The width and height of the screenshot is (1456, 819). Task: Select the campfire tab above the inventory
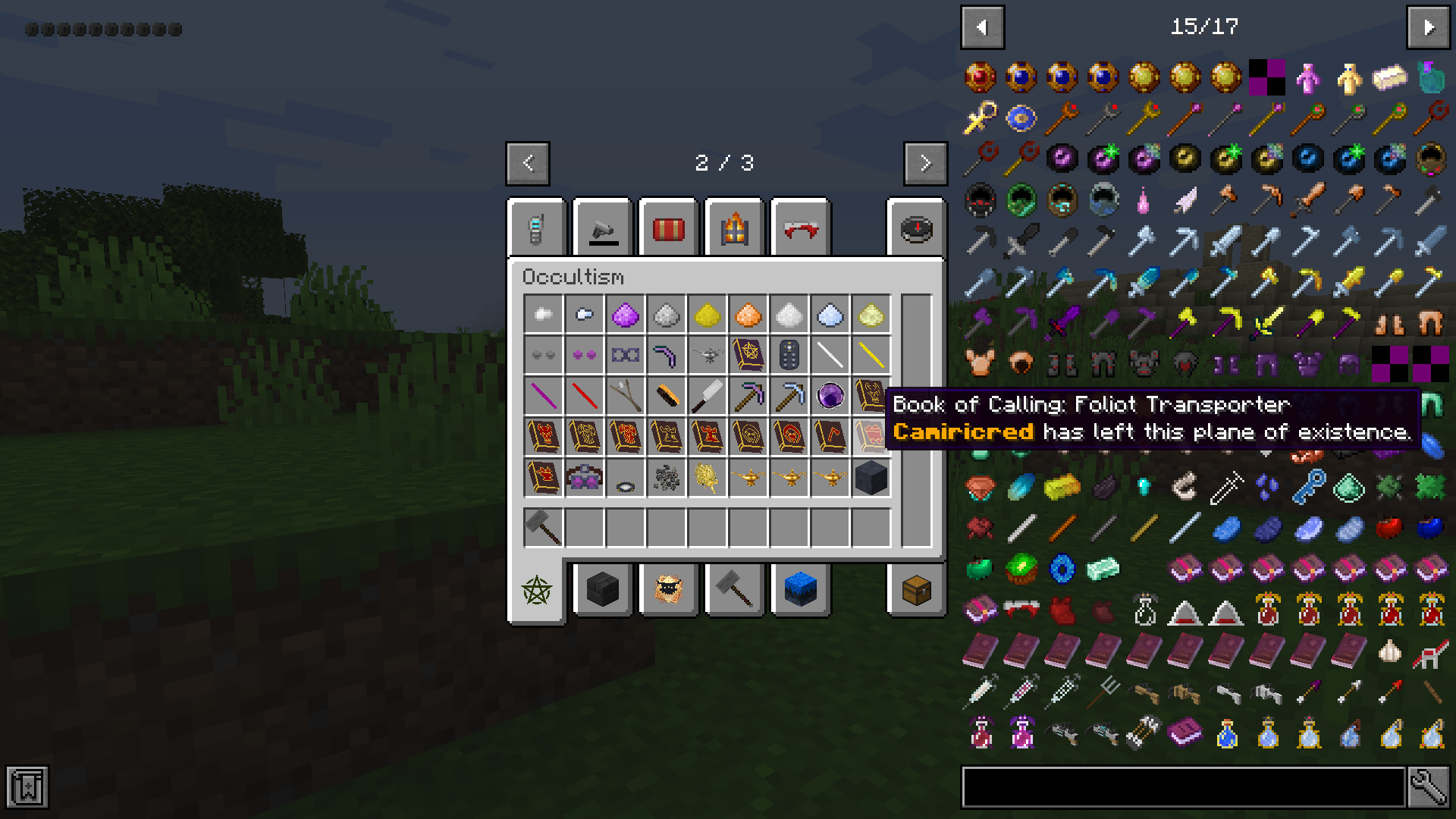pyautogui.click(x=734, y=228)
